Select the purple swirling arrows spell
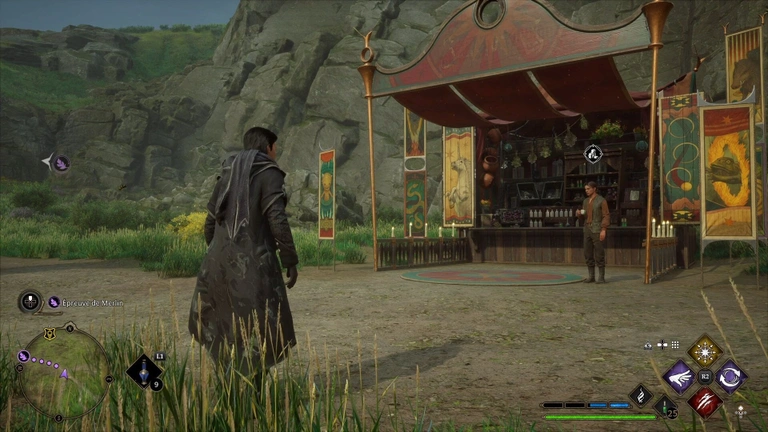This screenshot has width=768, height=432. pos(729,376)
